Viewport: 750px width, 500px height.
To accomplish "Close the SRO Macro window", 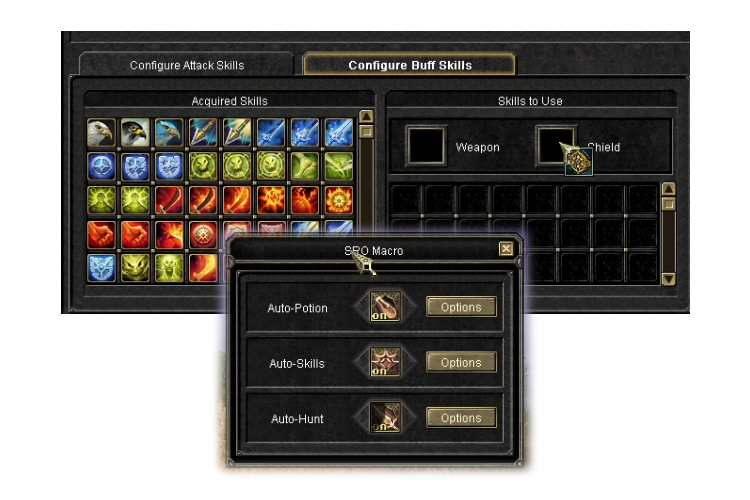I will click(506, 249).
